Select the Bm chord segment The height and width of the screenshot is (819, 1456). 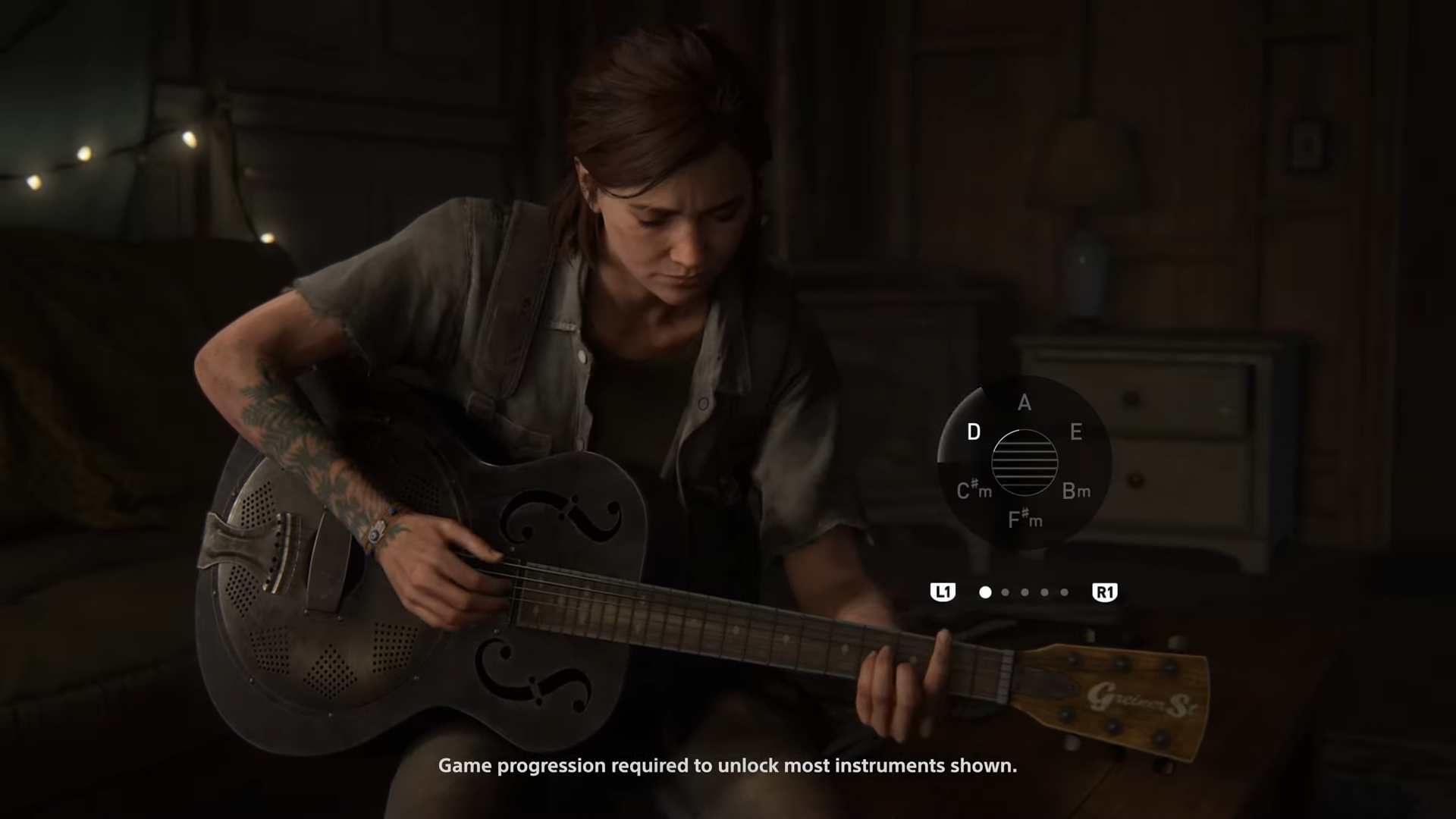(1075, 491)
